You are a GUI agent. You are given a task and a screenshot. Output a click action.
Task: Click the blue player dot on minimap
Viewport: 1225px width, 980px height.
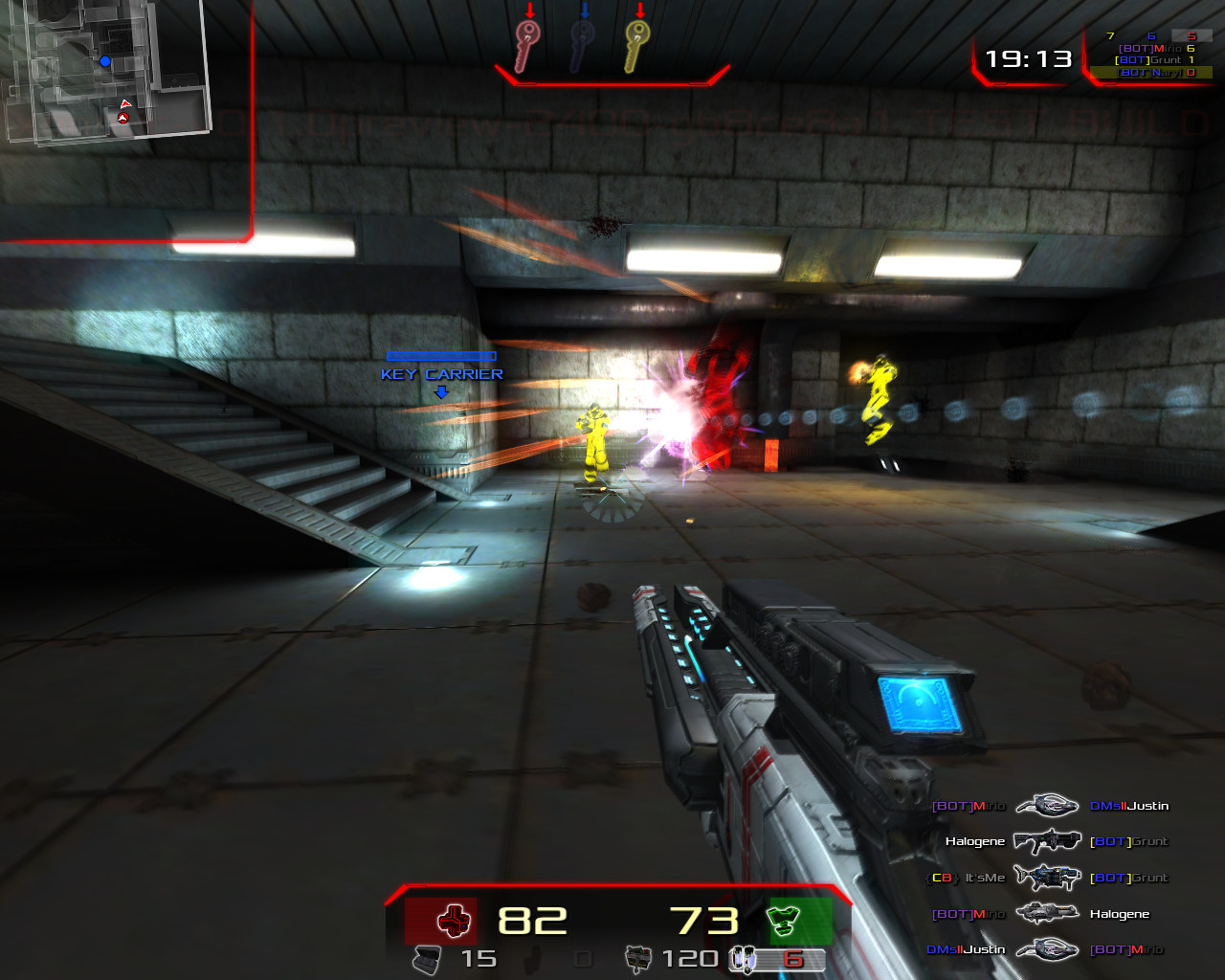[x=105, y=61]
